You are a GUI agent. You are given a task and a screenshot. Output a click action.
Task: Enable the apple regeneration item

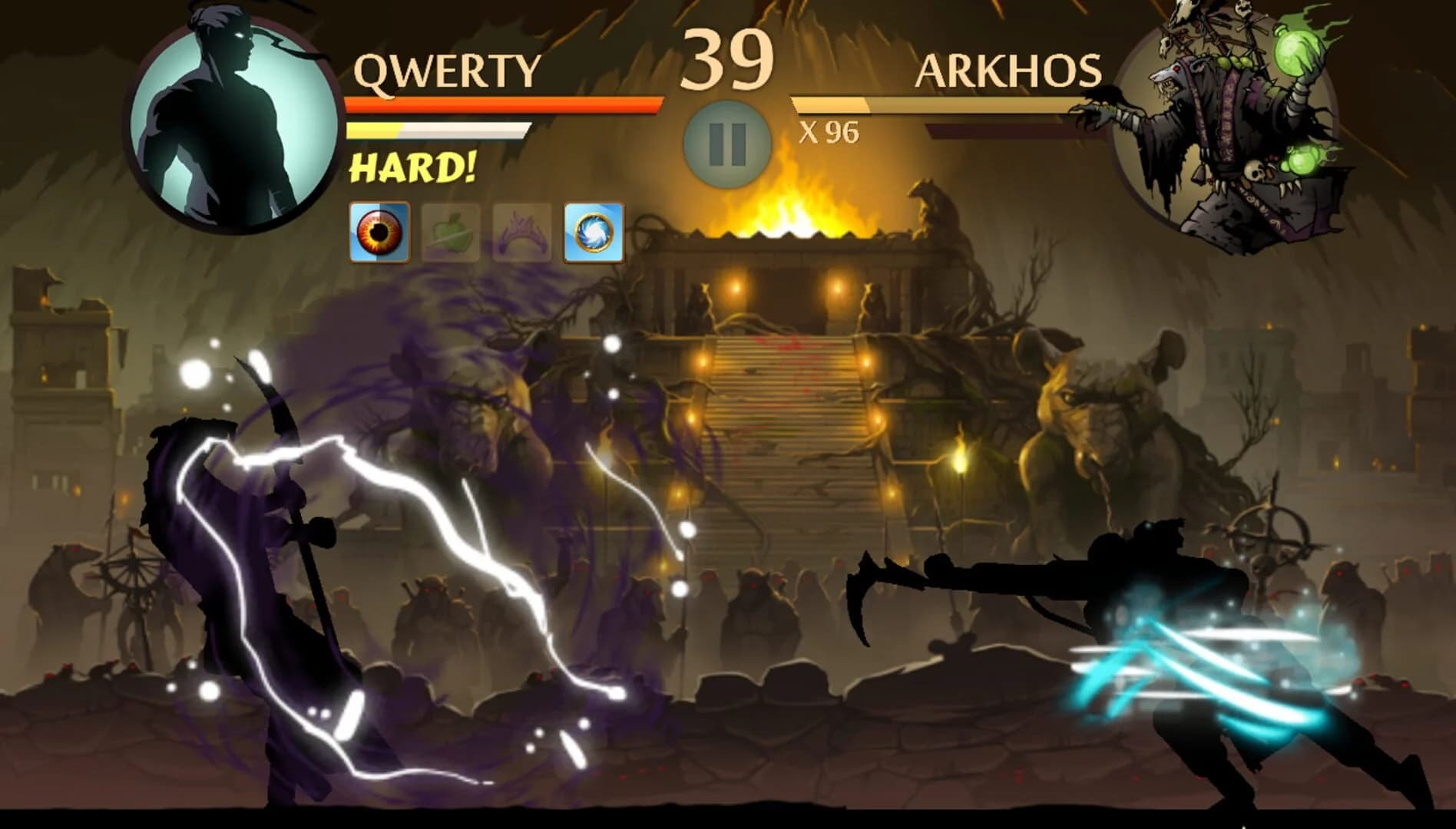point(450,229)
